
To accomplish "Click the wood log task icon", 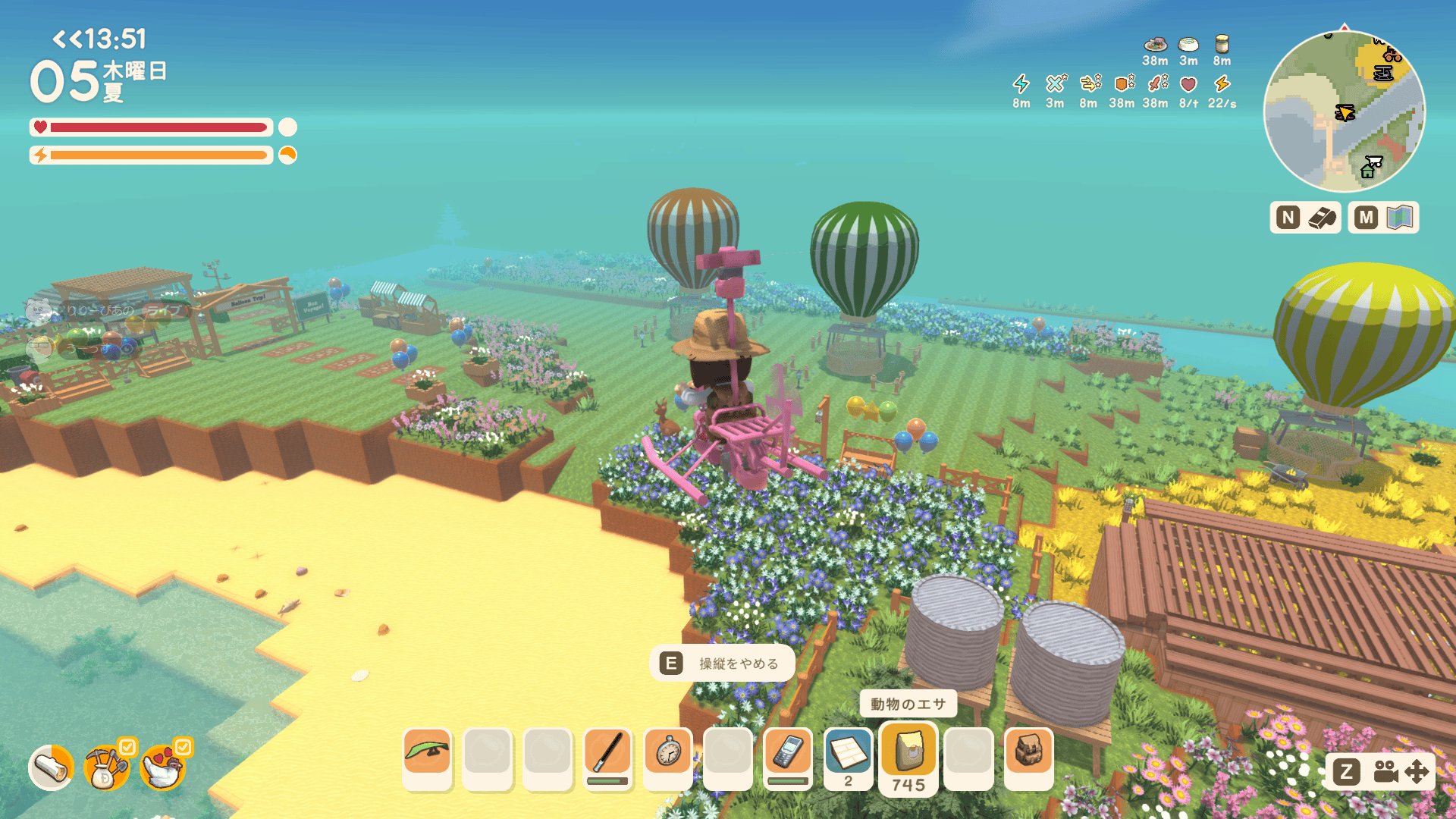I will (x=52, y=767).
